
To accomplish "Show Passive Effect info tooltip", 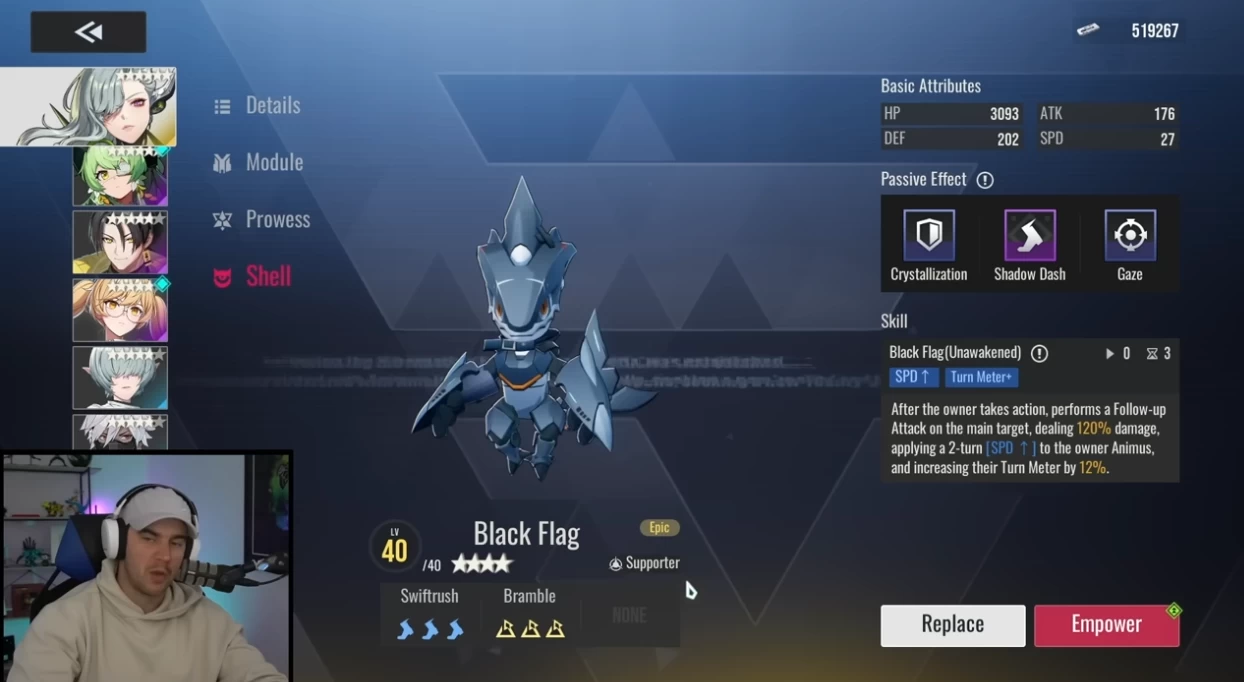I will point(985,180).
